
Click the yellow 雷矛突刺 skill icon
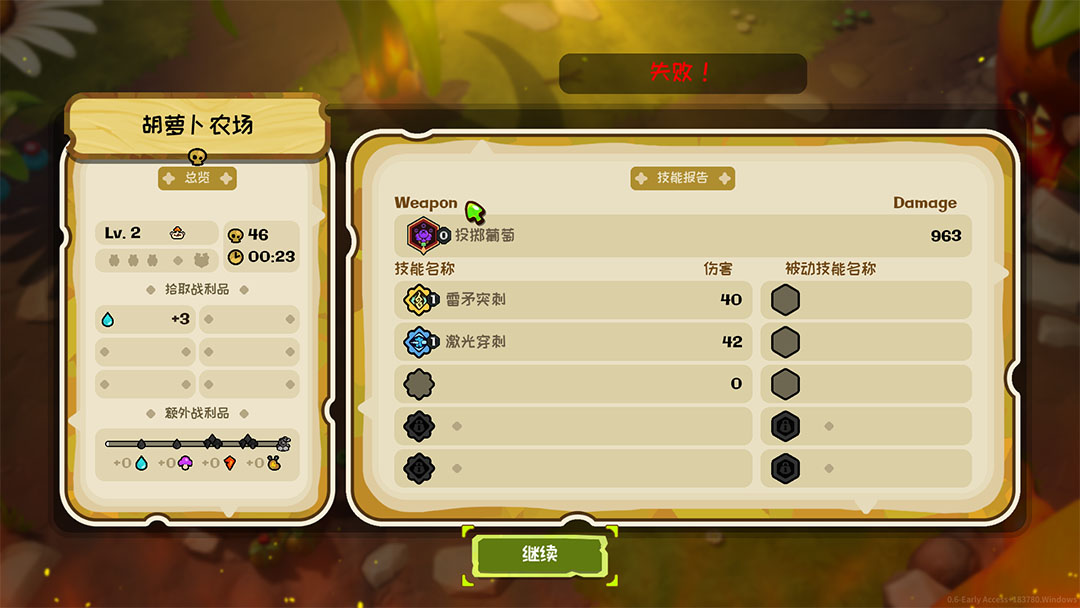(417, 300)
